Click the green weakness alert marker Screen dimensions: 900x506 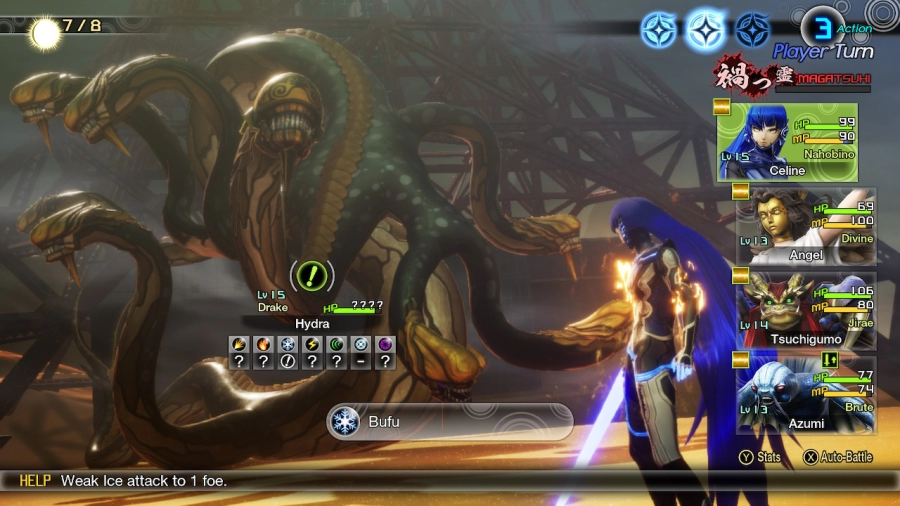point(312,274)
